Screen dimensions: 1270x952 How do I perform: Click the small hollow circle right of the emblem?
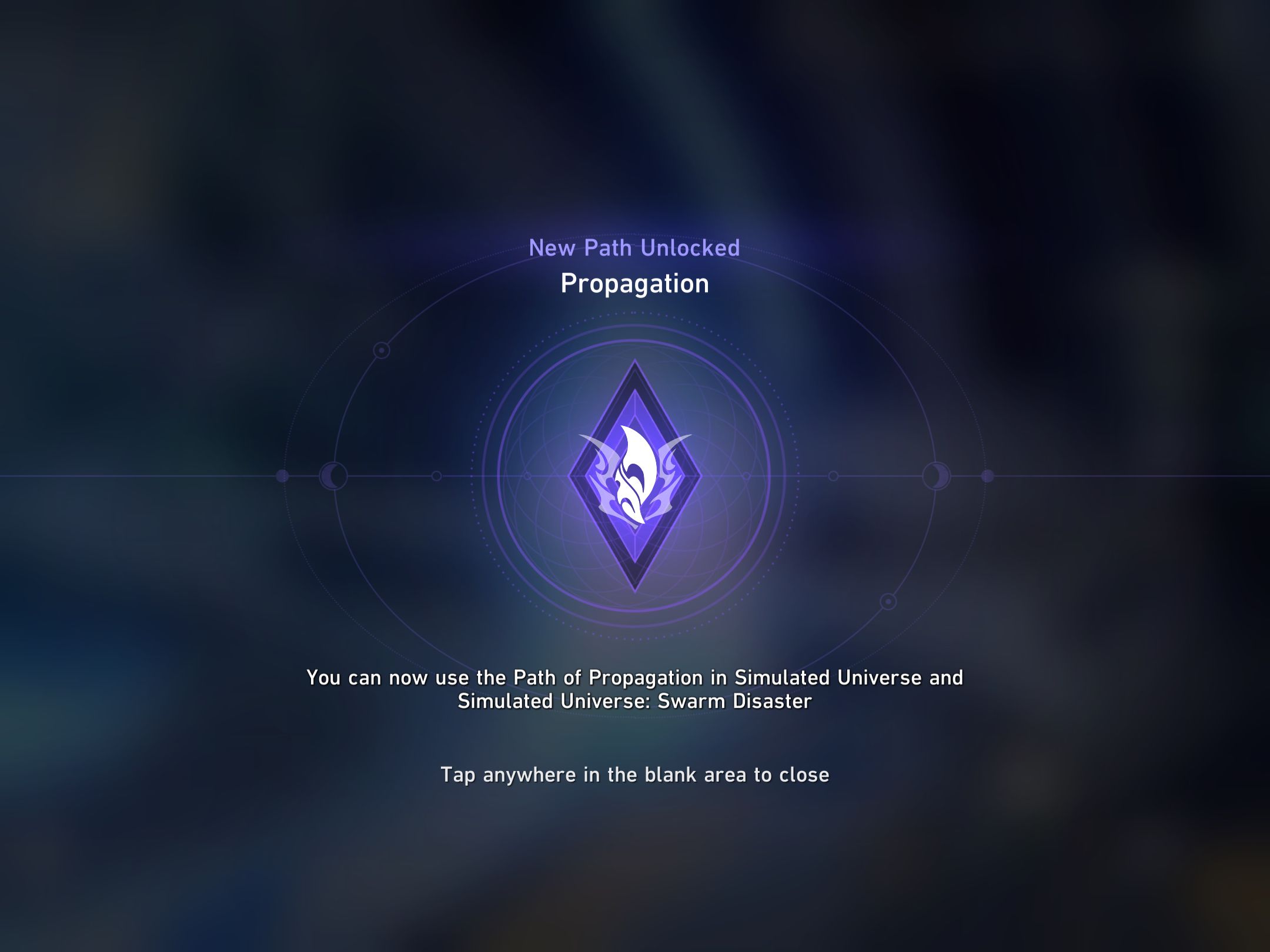[x=833, y=476]
